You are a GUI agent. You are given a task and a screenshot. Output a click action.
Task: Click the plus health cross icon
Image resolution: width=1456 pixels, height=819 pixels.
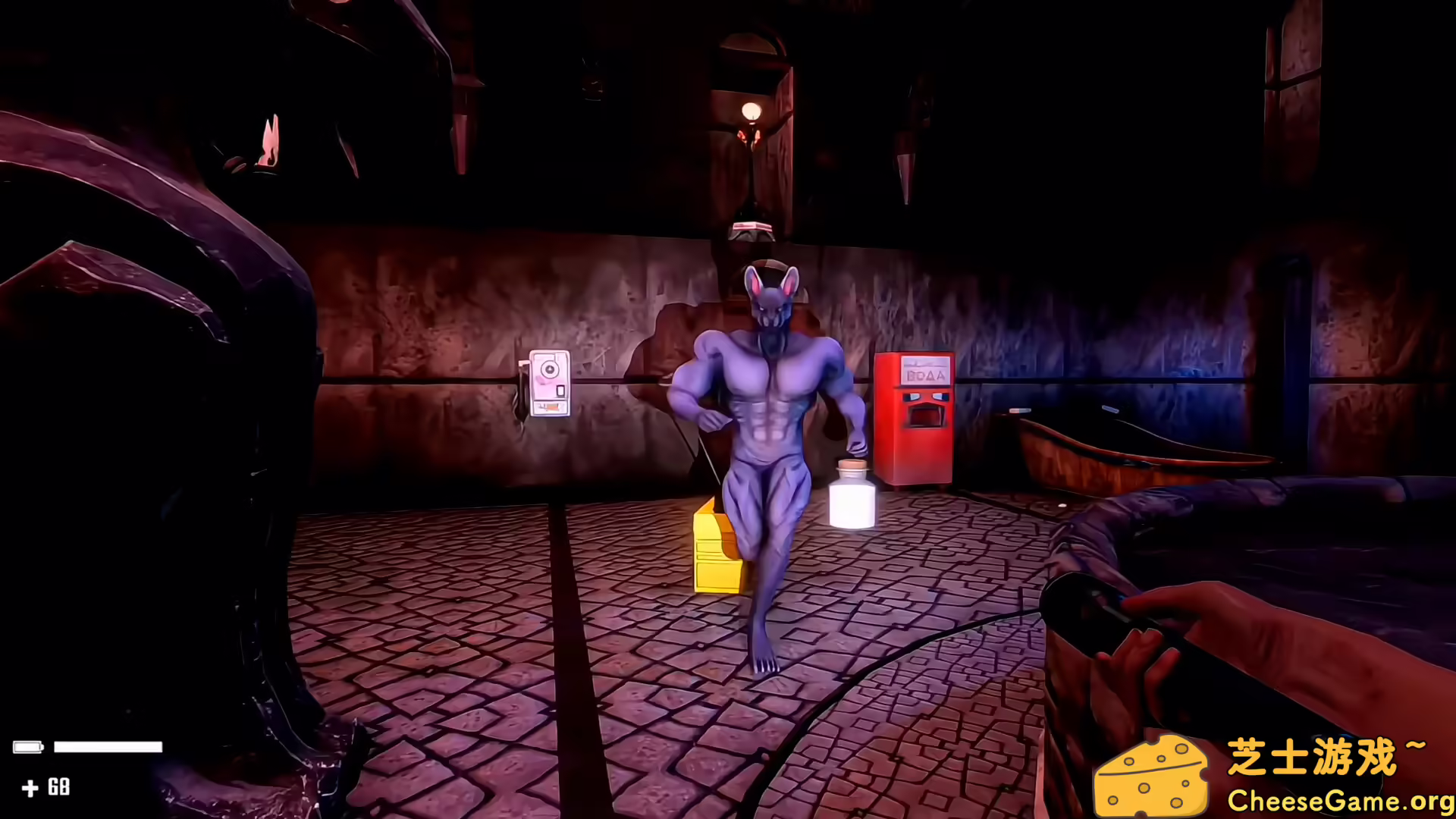(30, 788)
